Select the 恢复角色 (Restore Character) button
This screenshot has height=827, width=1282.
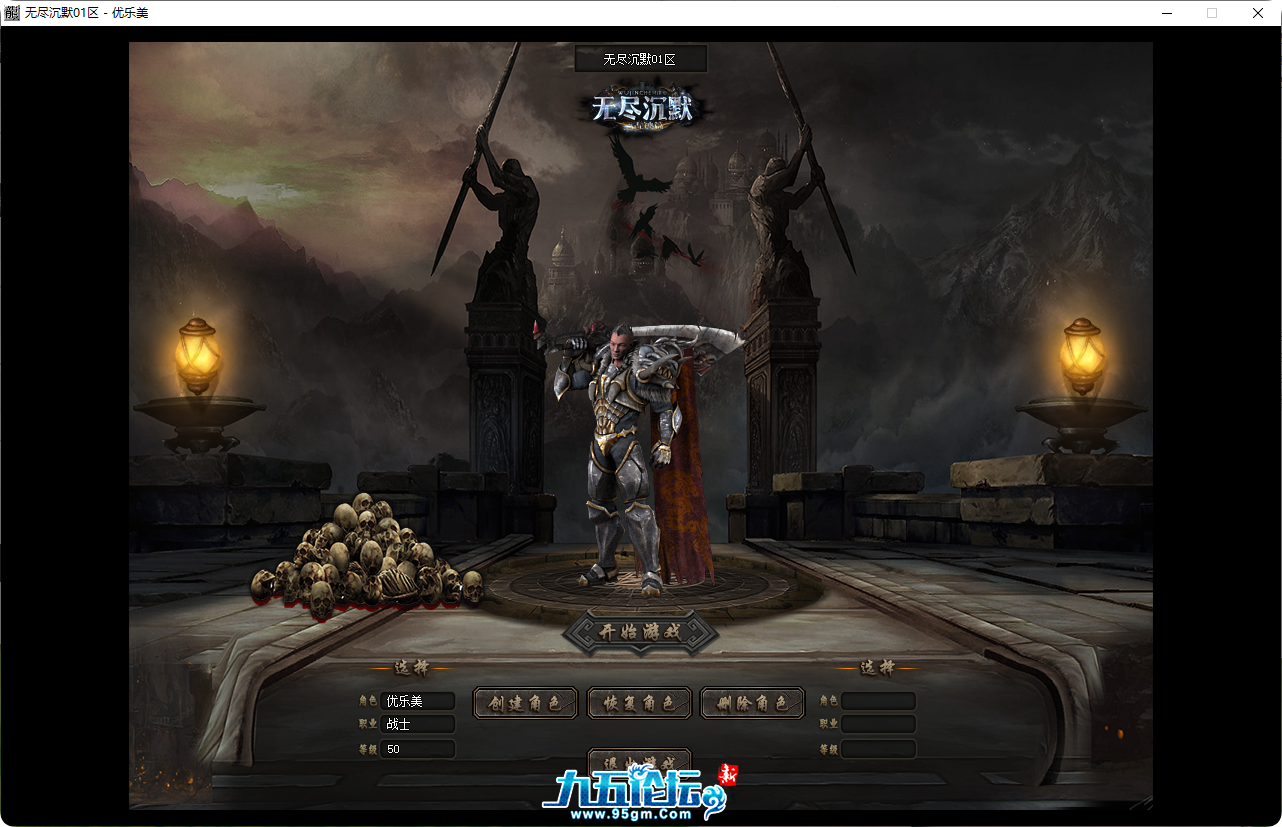coord(639,702)
